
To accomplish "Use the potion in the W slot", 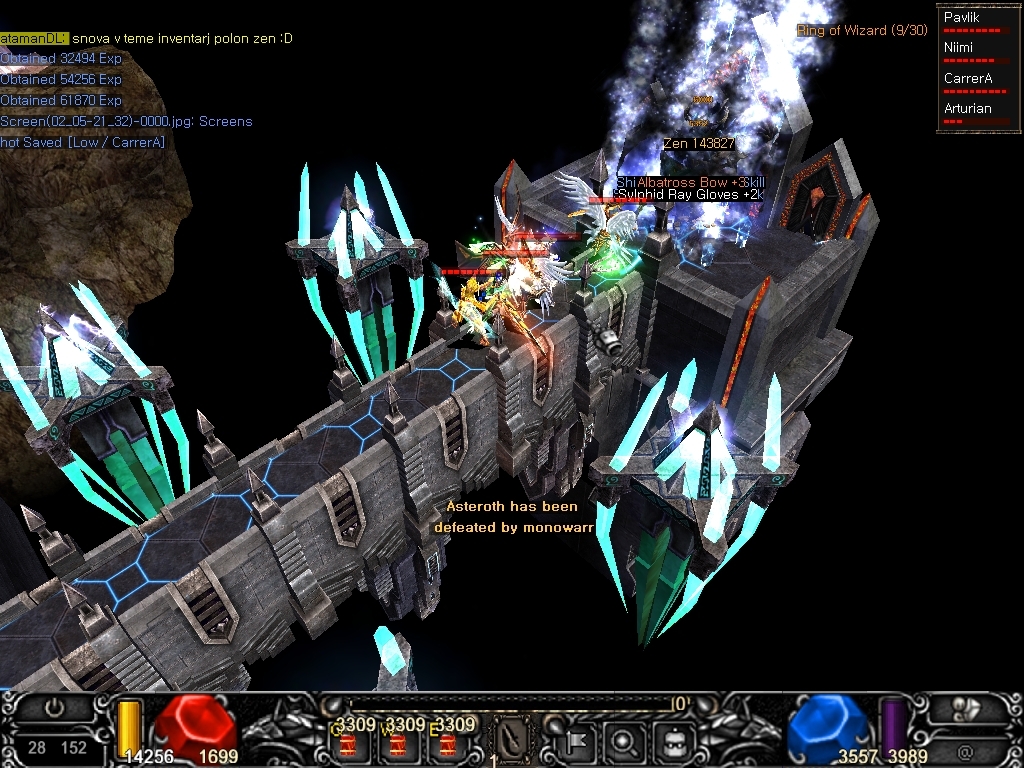I will (x=398, y=744).
